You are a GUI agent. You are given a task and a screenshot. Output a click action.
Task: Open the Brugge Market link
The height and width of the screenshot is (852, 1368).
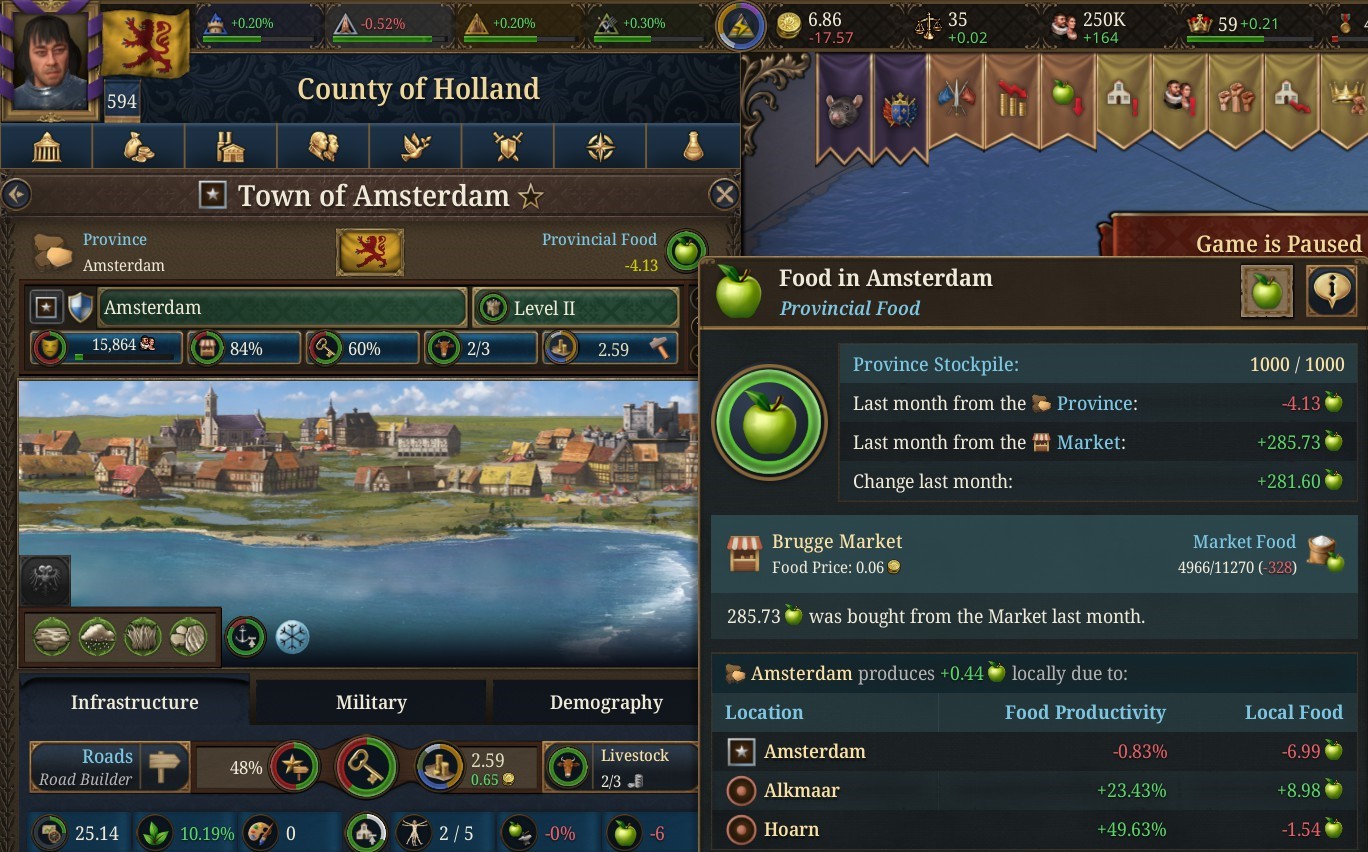tap(836, 541)
